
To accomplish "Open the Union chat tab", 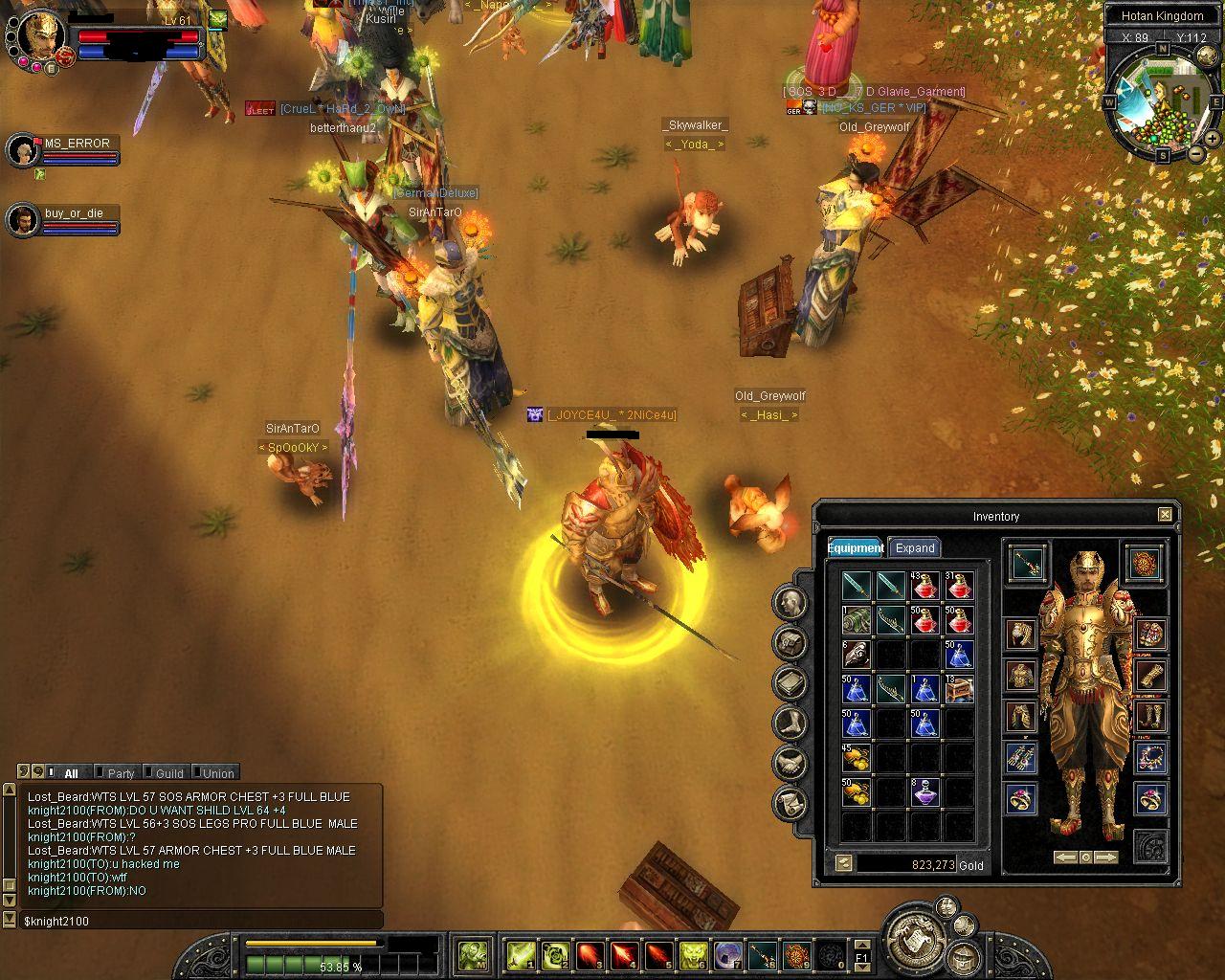I will (x=217, y=773).
